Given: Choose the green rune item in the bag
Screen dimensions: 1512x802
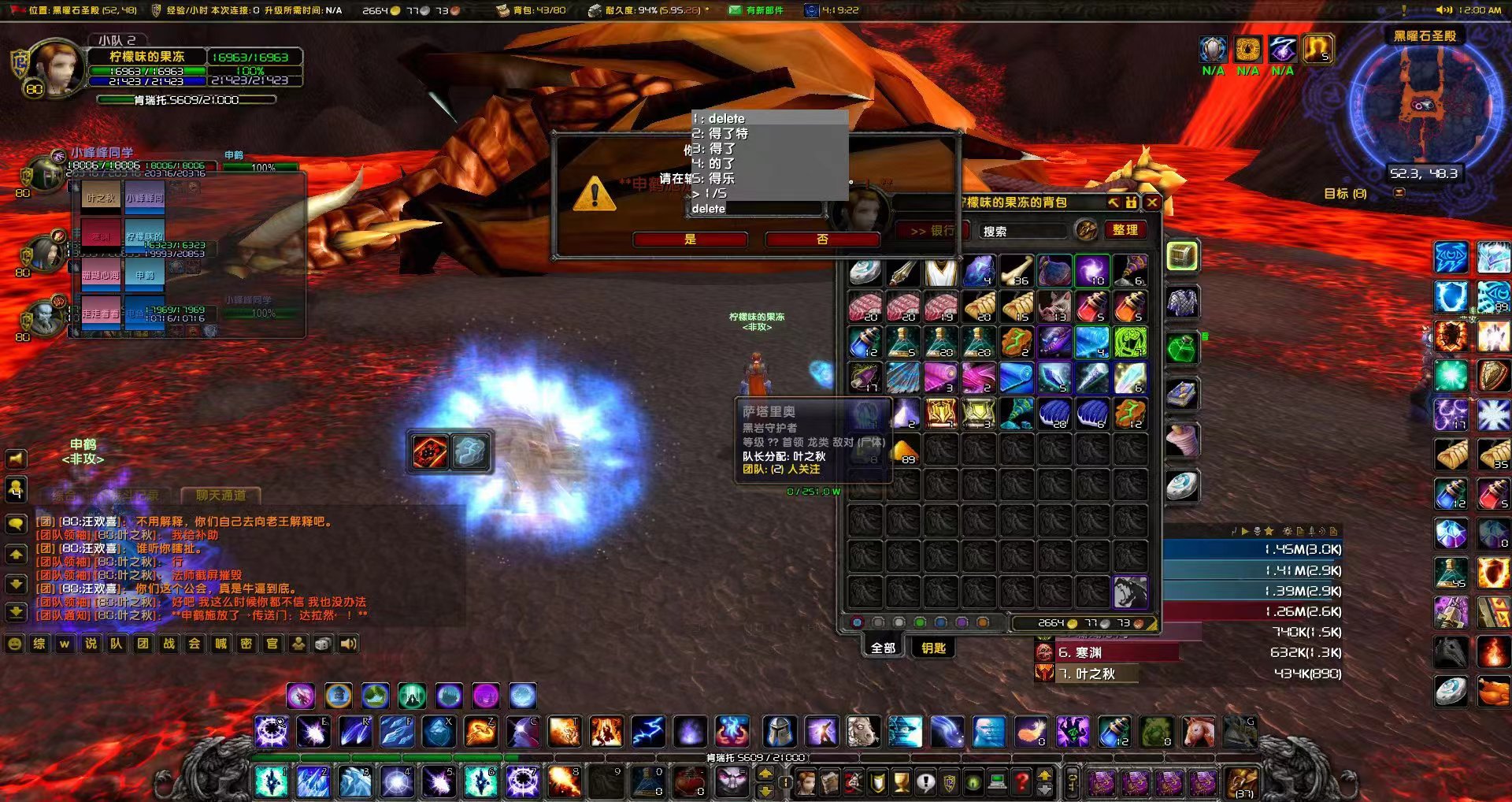Looking at the screenshot, I should coord(1130,343).
